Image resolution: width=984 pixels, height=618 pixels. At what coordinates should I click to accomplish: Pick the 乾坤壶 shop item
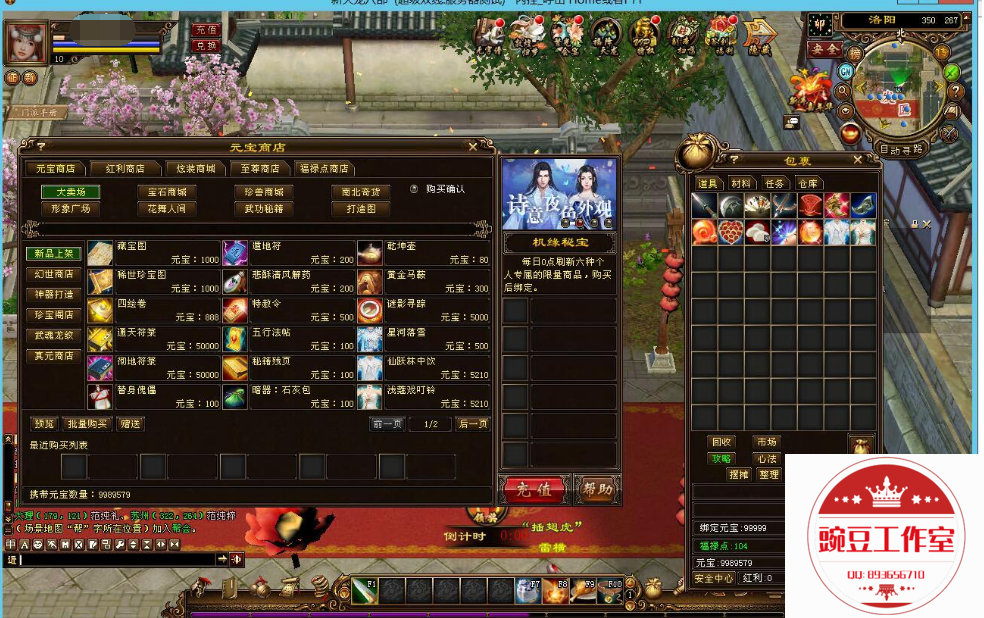[x=370, y=253]
